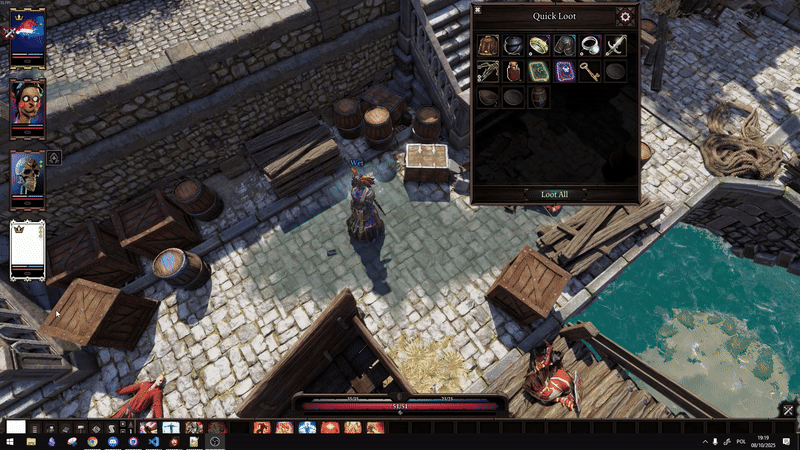The height and width of the screenshot is (450, 800).
Task: Close the Quick Loot window
Action: [479, 10]
